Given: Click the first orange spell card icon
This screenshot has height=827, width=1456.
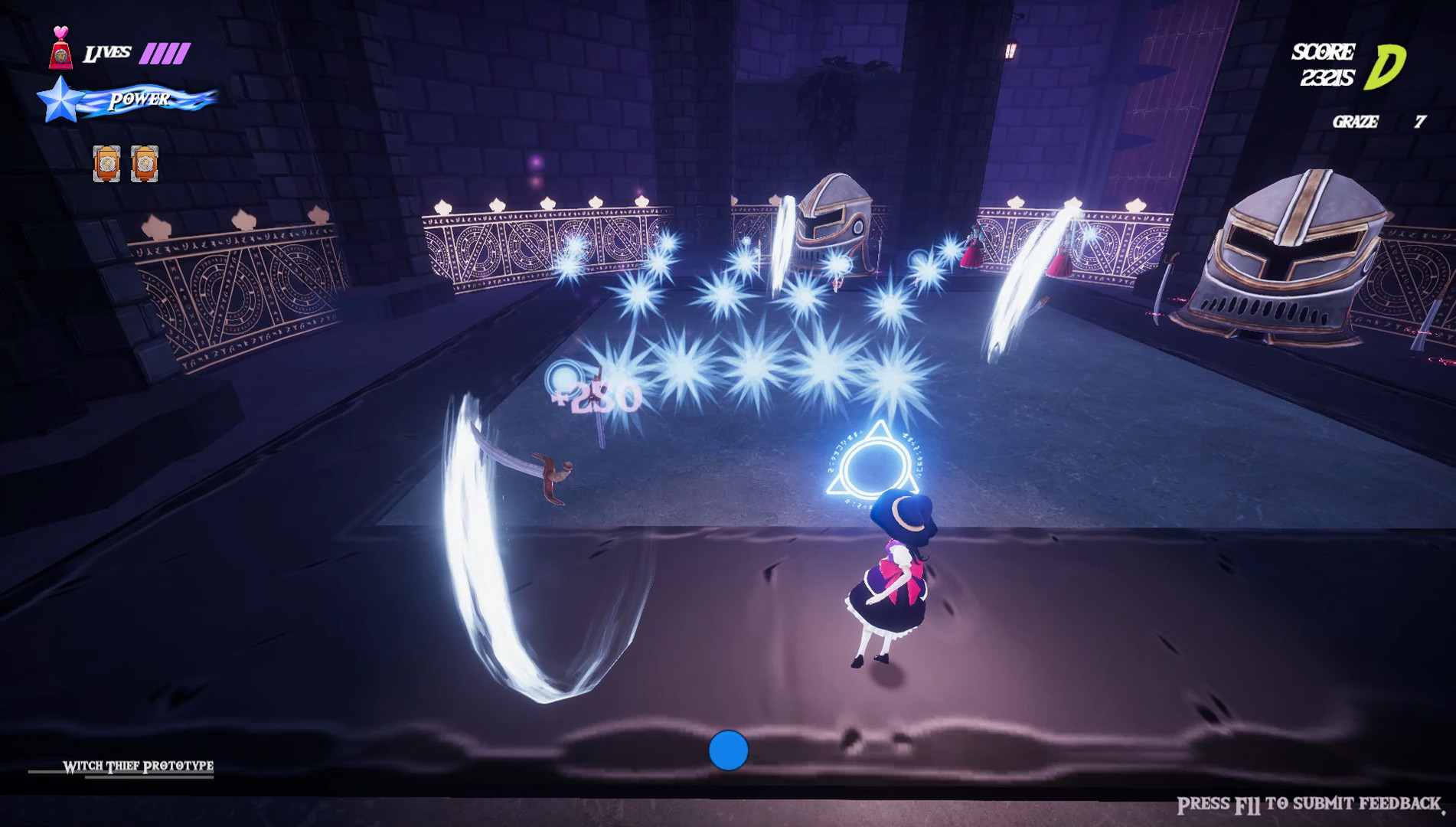Looking at the screenshot, I should coord(106,162).
